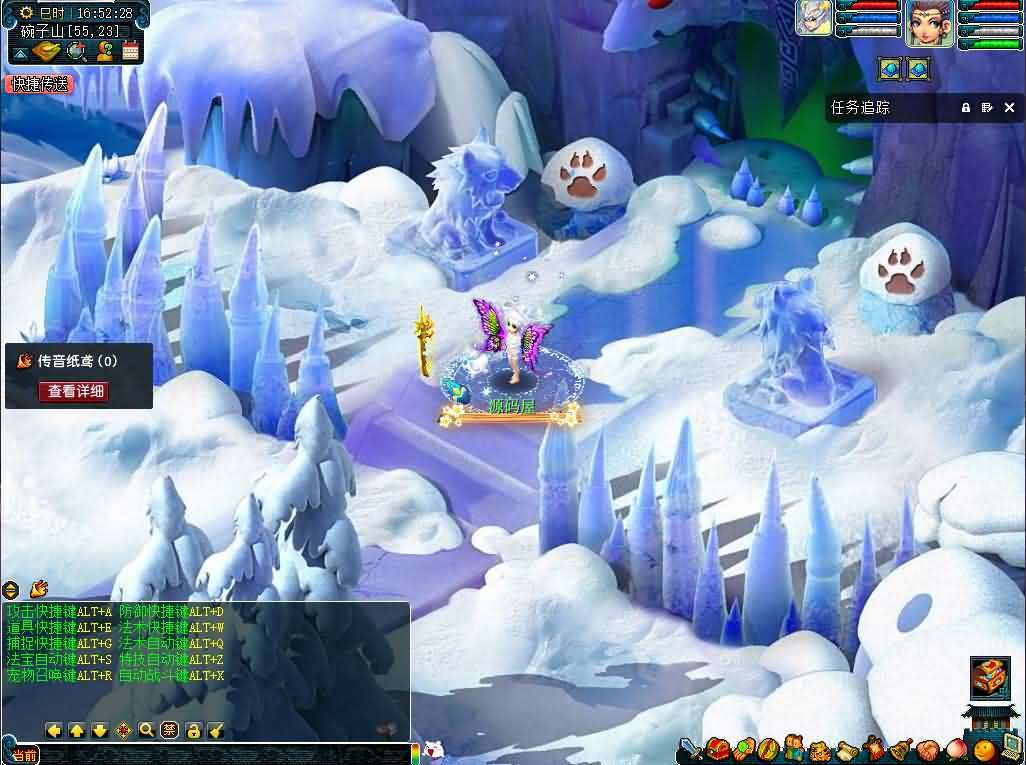Open the tiger head pet icon
Image resolution: width=1026 pixels, height=765 pixels.
point(820,749)
